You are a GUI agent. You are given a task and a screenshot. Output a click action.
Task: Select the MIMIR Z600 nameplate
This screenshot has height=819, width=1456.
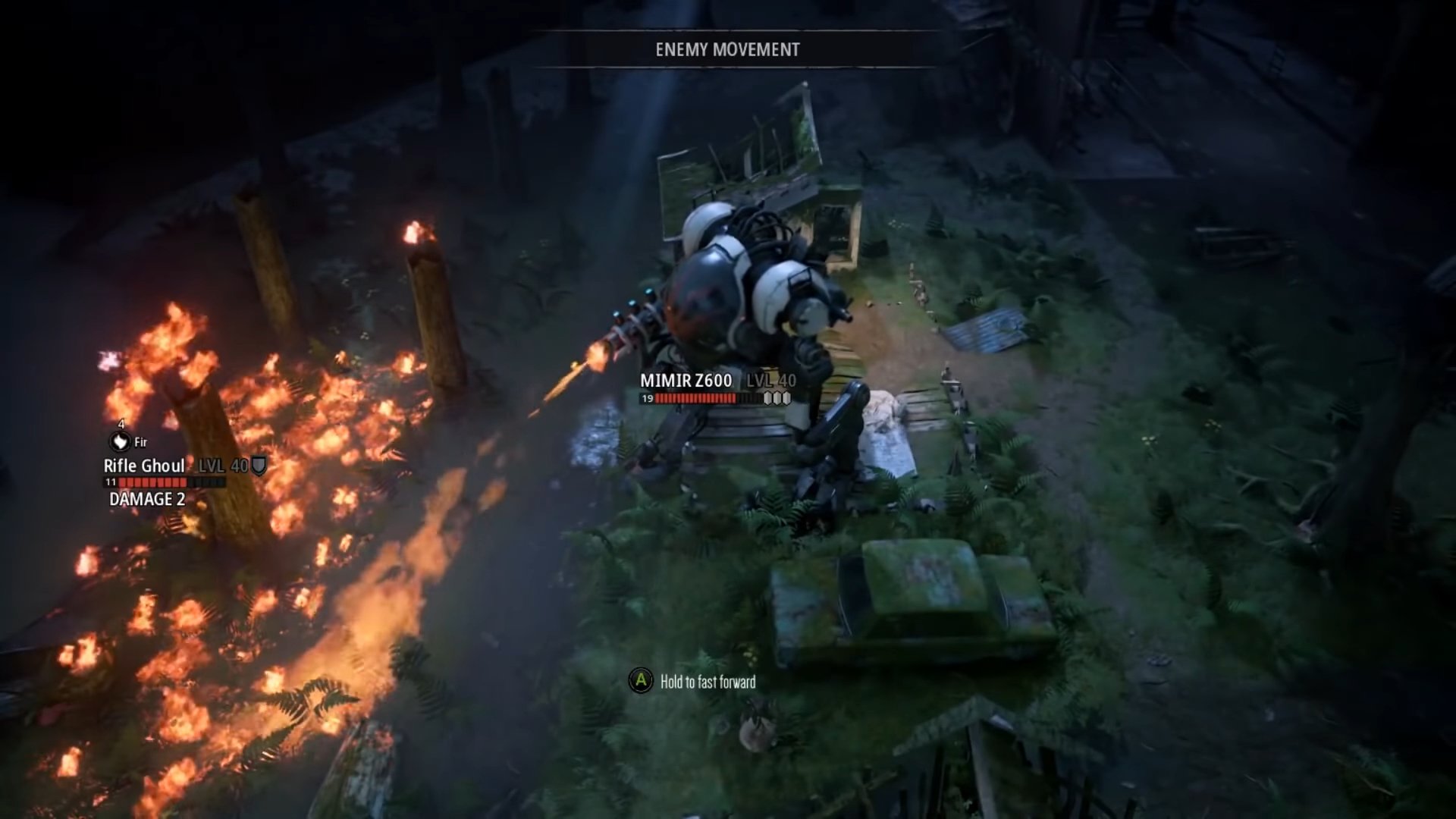(686, 381)
